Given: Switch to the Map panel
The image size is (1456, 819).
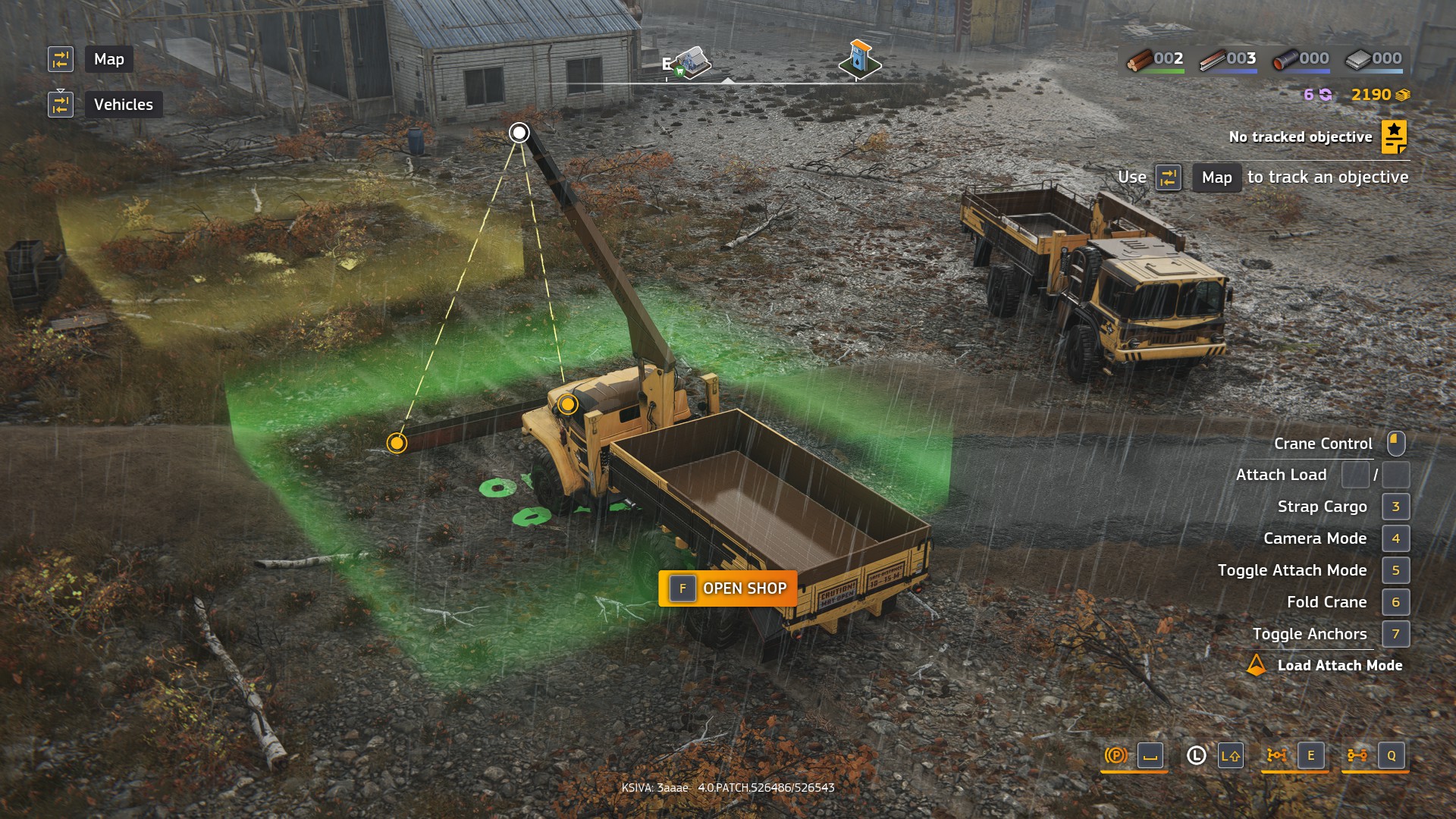Looking at the screenshot, I should pos(108,59).
